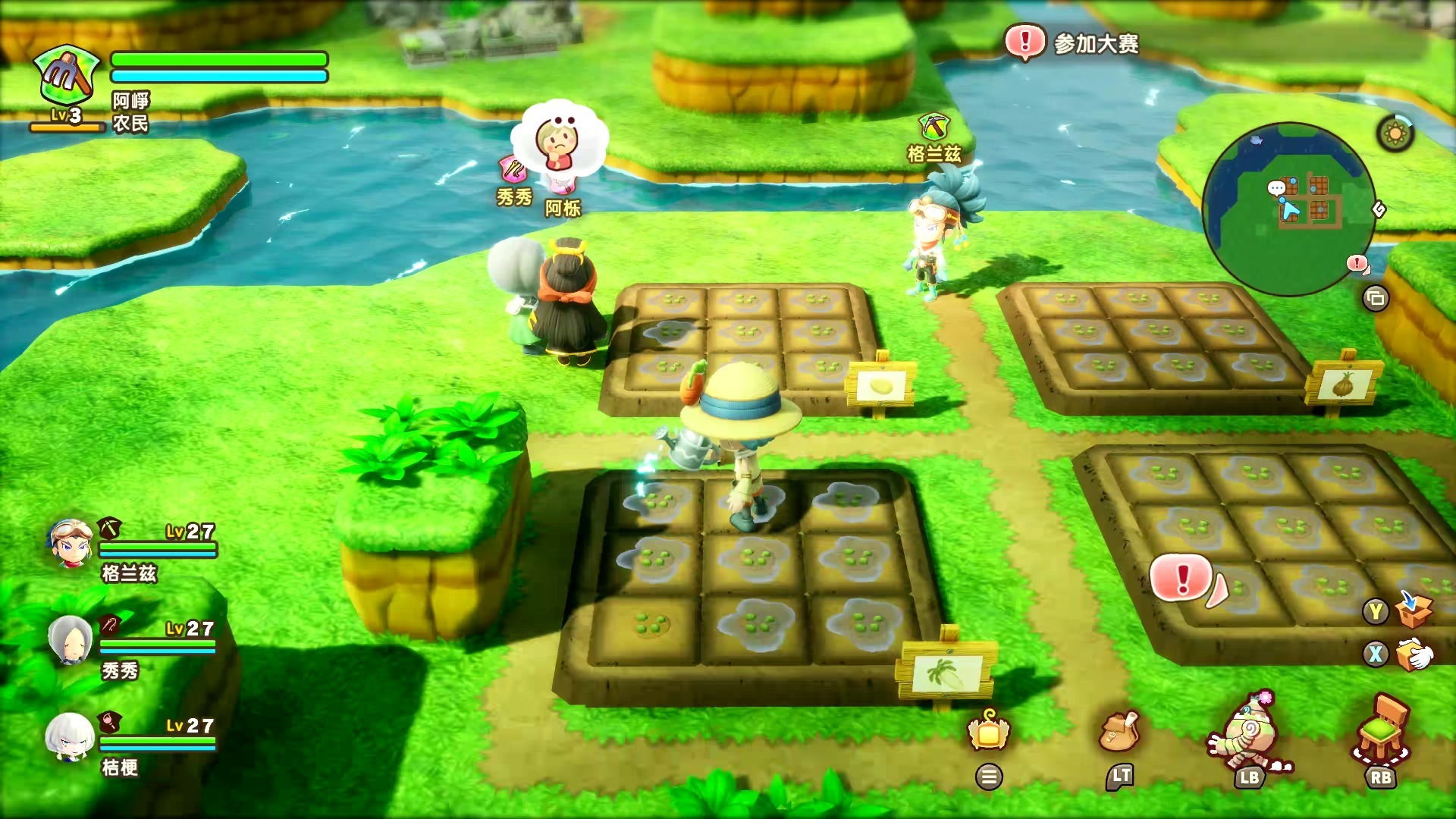This screenshot has height=819, width=1456.
Task: Click the circular minimap
Action: pos(1288,209)
